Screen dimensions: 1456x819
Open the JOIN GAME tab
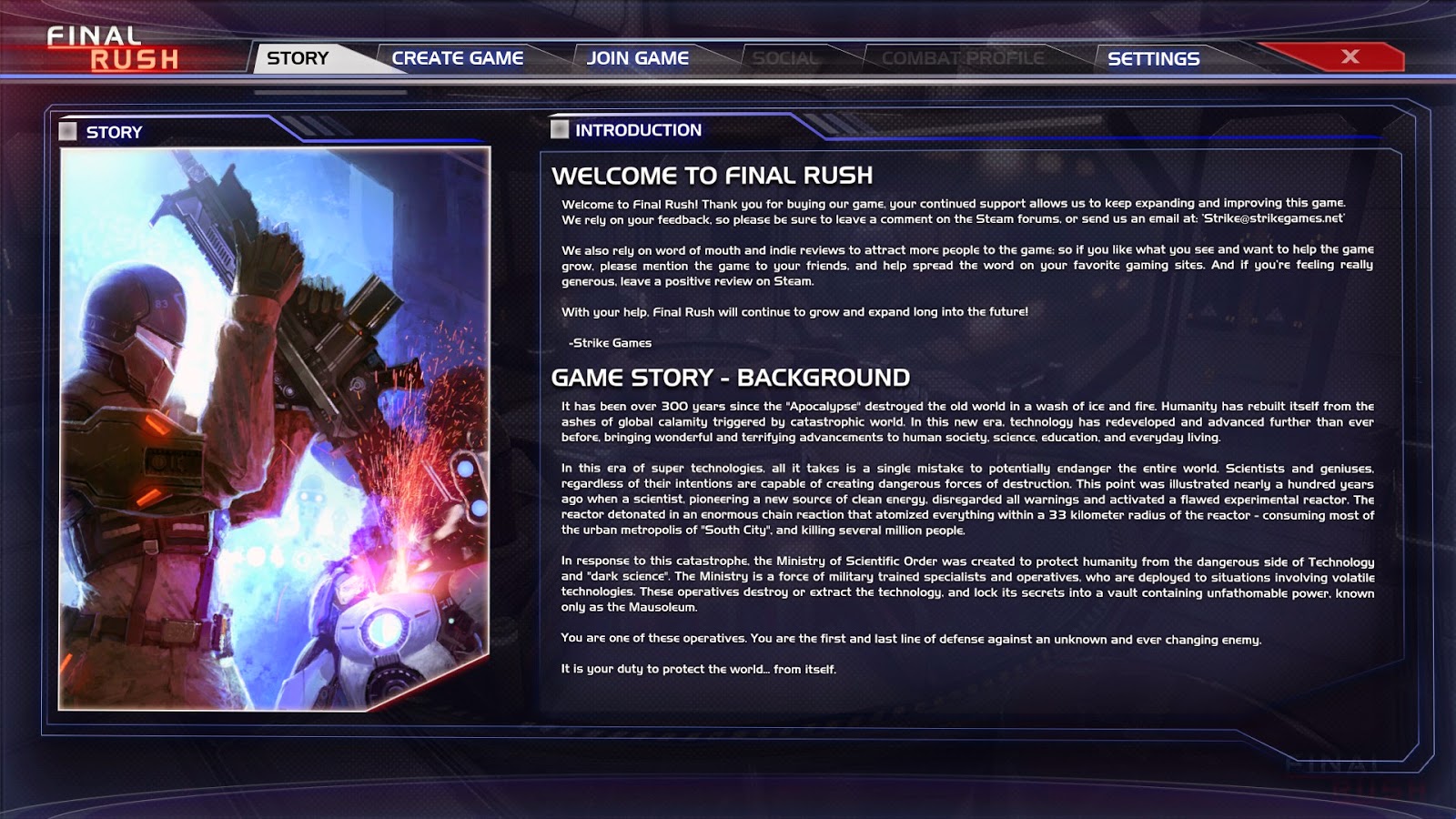coord(638,56)
